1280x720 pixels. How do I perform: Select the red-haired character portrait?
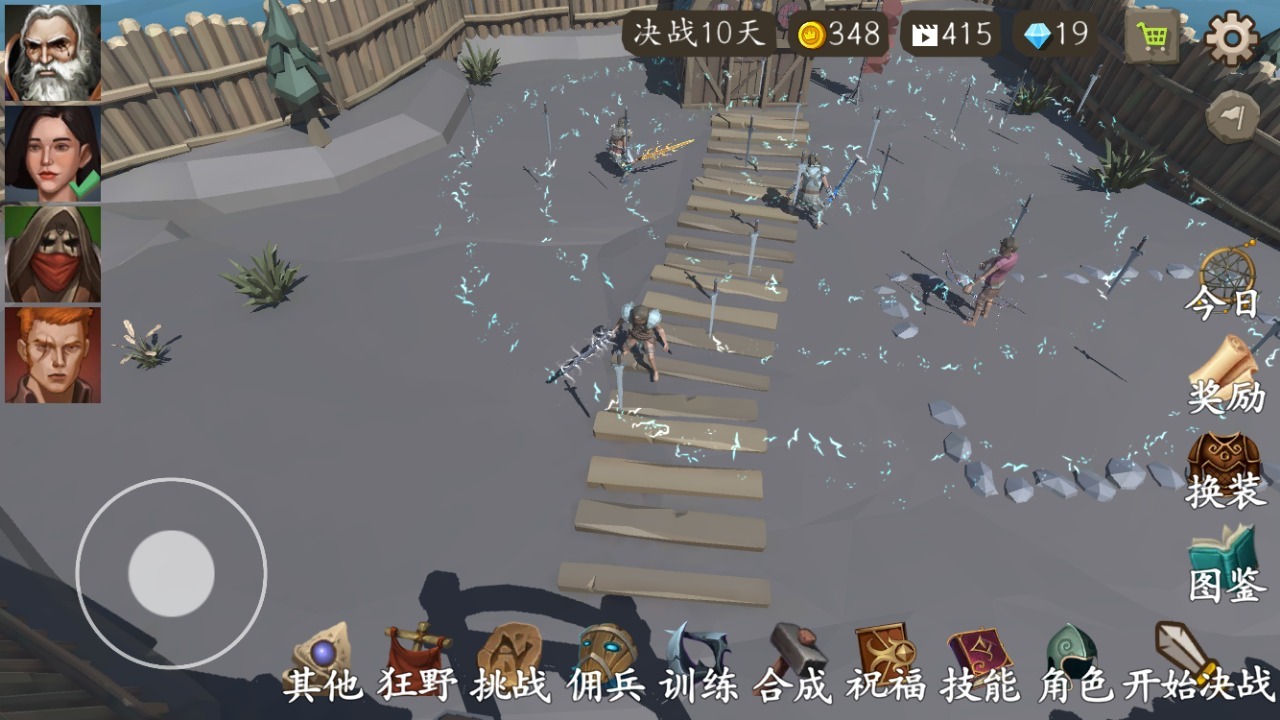pos(50,352)
